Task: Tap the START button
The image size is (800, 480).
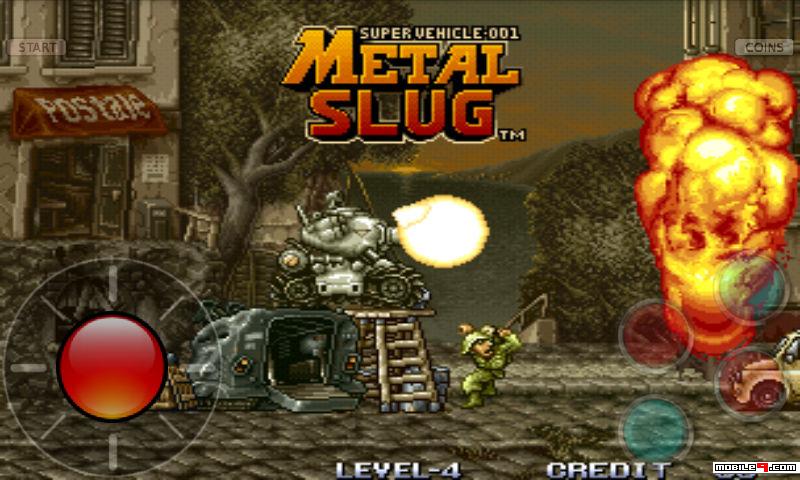Action: [37, 47]
